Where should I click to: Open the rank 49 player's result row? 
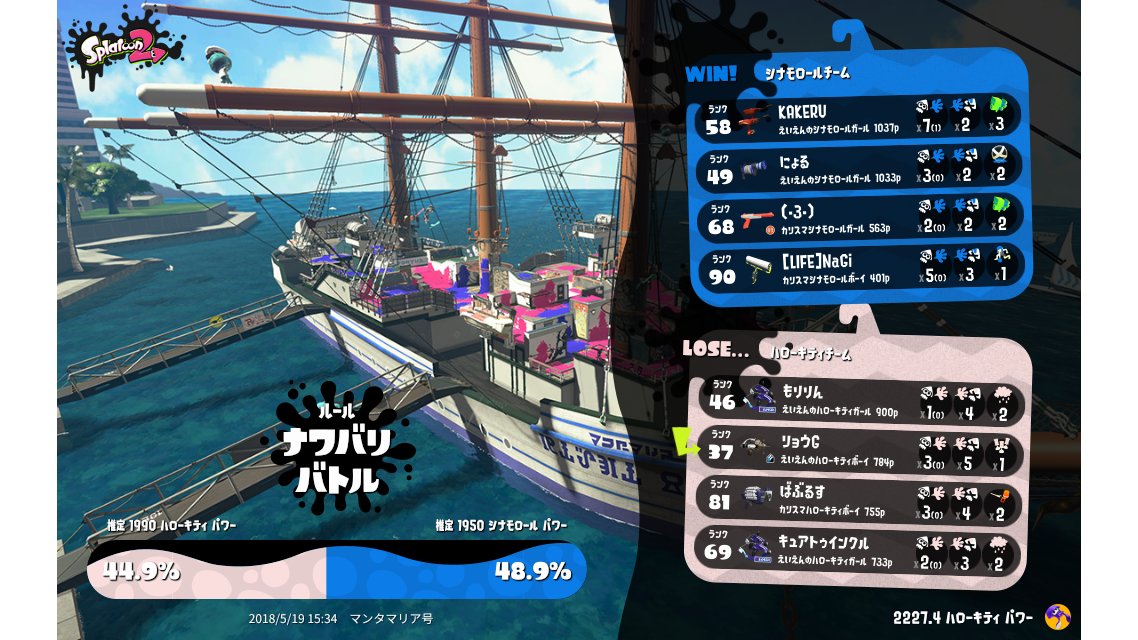coord(860,167)
